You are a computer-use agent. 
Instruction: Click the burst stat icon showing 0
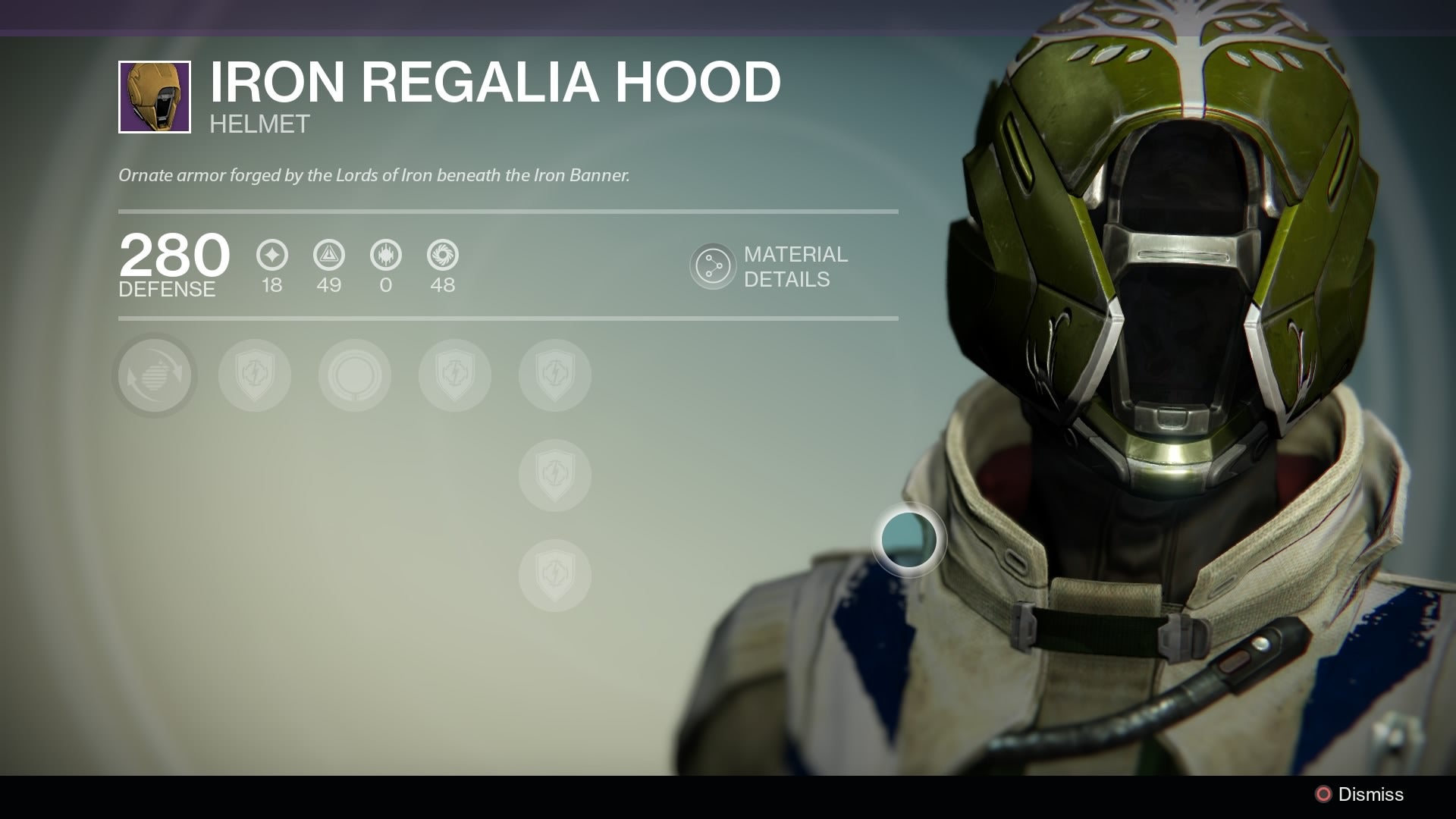point(385,256)
